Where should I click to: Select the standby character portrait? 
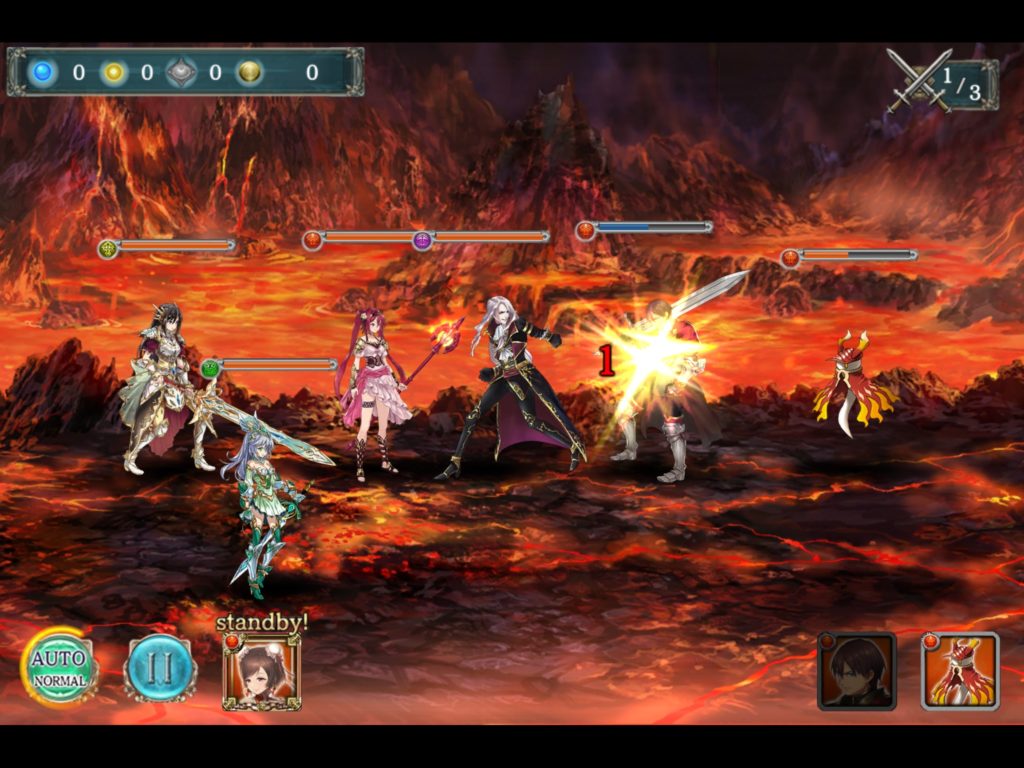262,672
